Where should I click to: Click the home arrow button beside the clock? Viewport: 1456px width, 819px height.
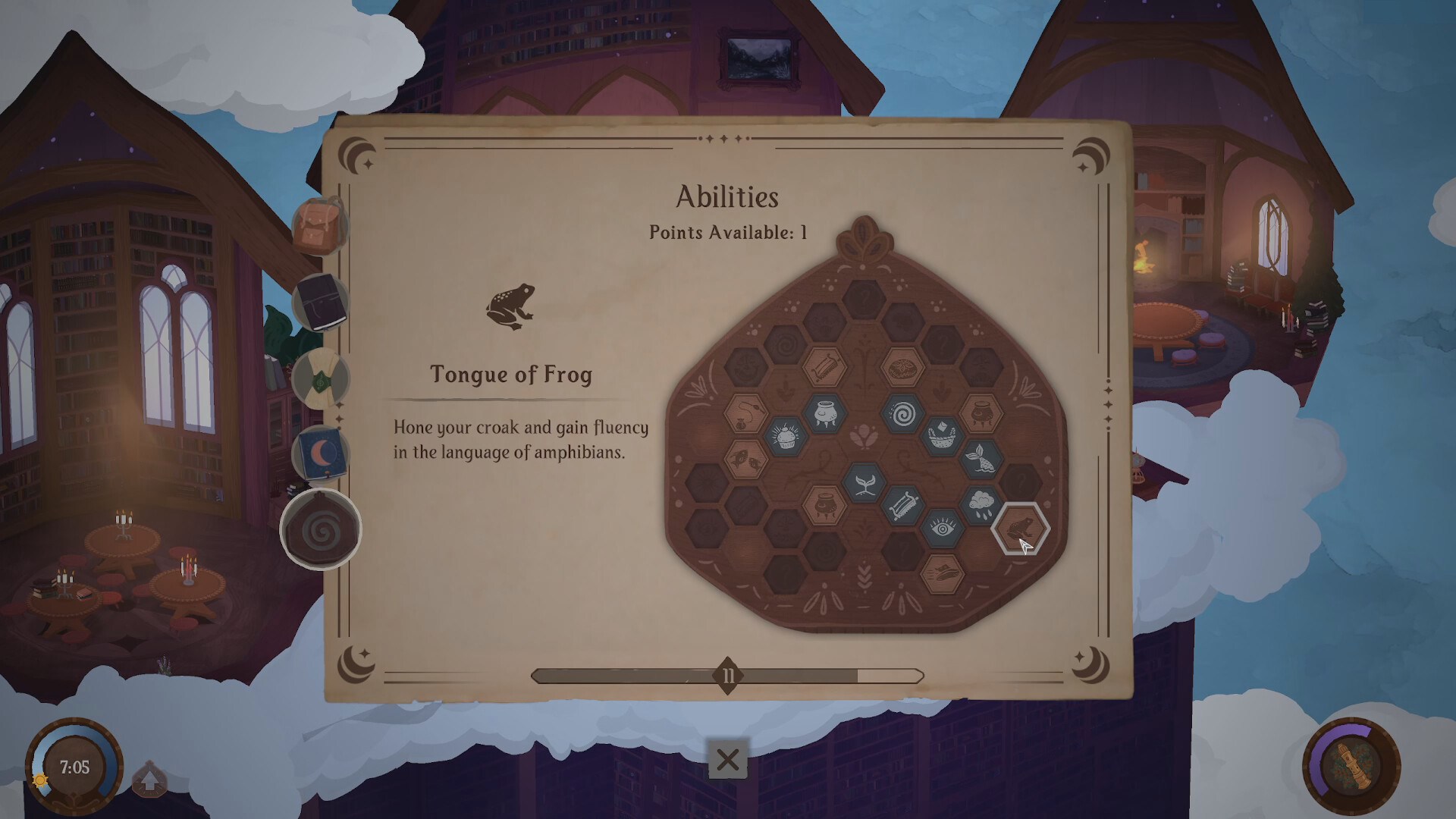click(x=149, y=779)
